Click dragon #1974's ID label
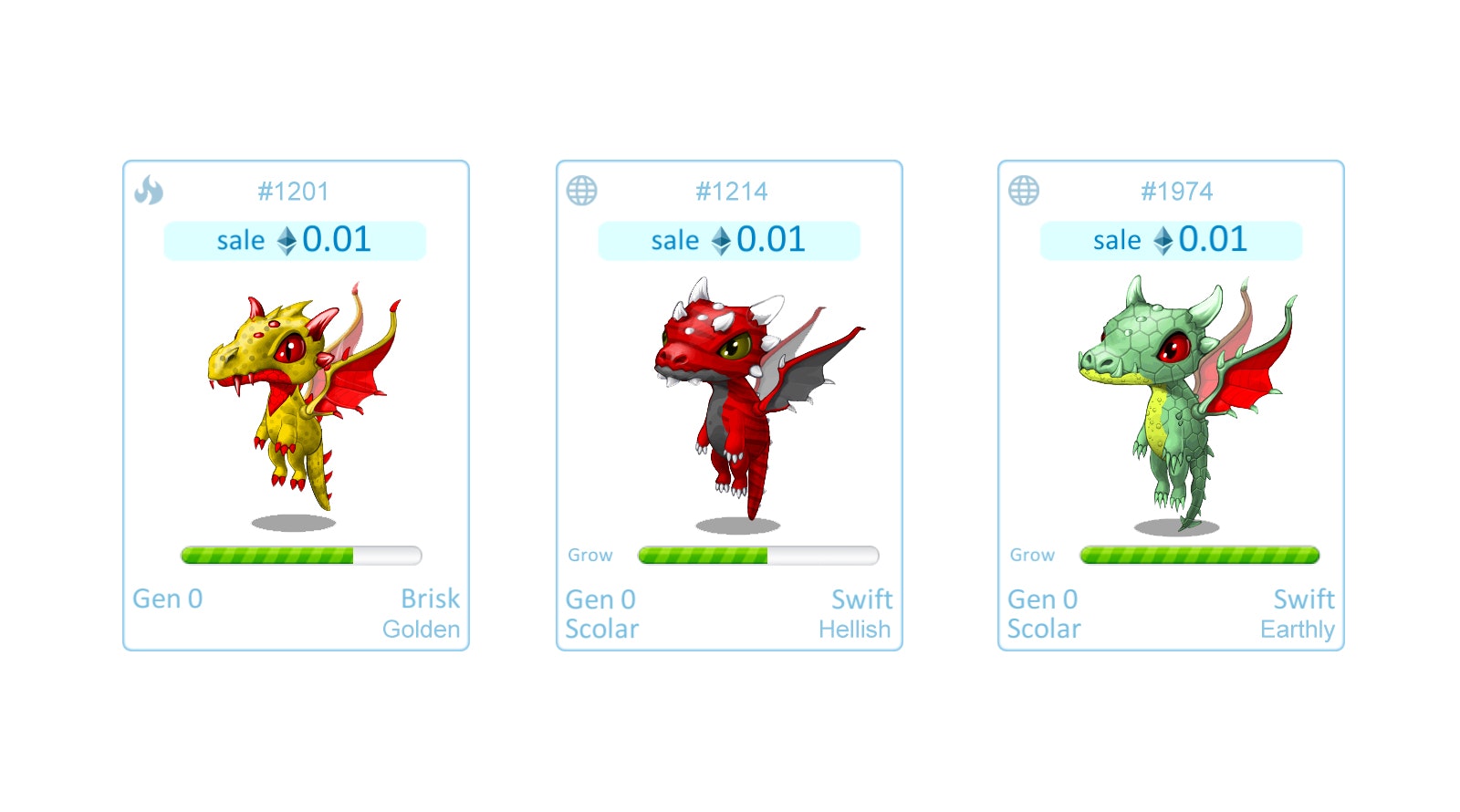The height and width of the screenshot is (812, 1460). click(1178, 191)
